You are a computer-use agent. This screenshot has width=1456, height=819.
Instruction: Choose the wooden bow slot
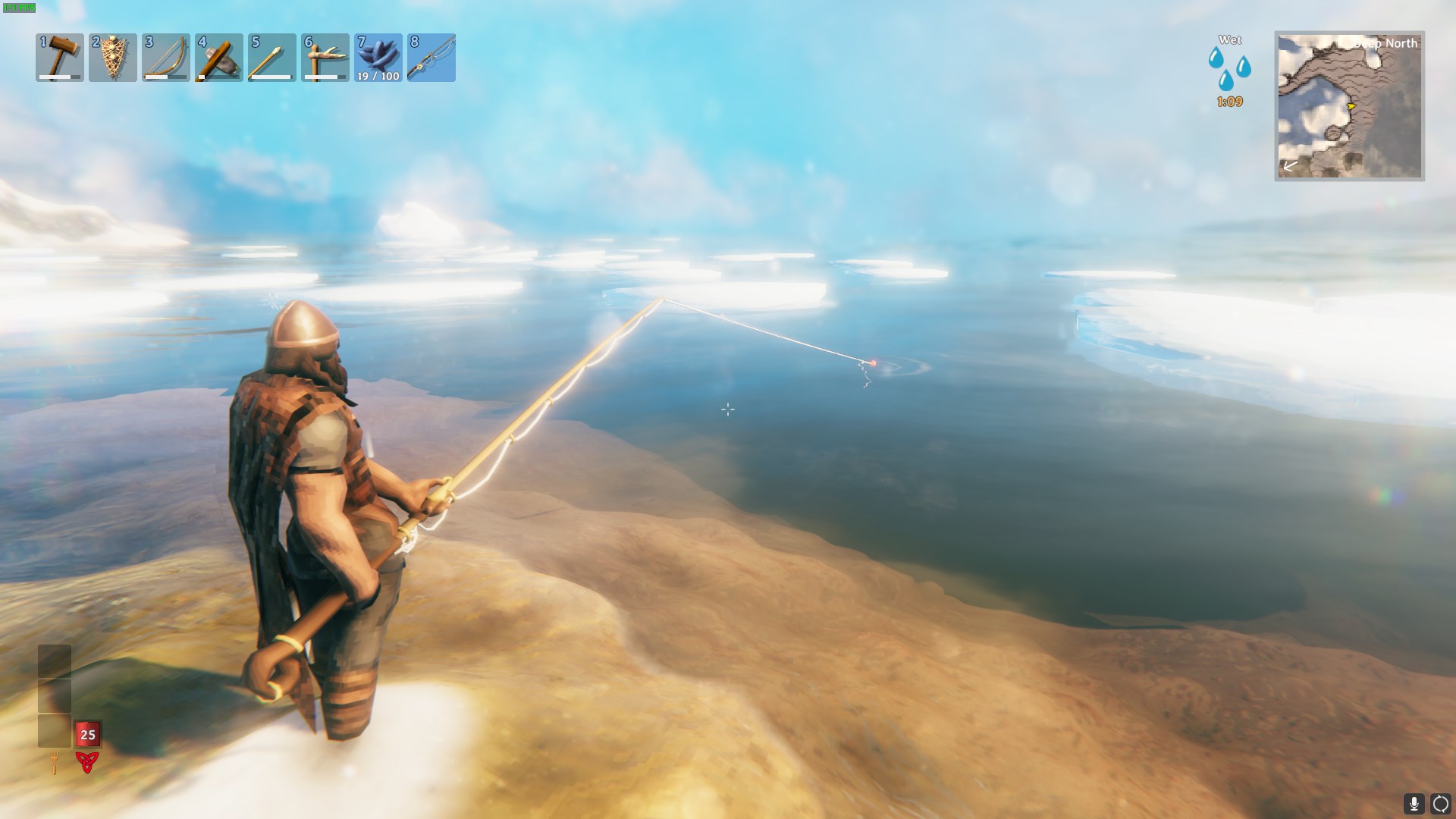tap(166, 58)
